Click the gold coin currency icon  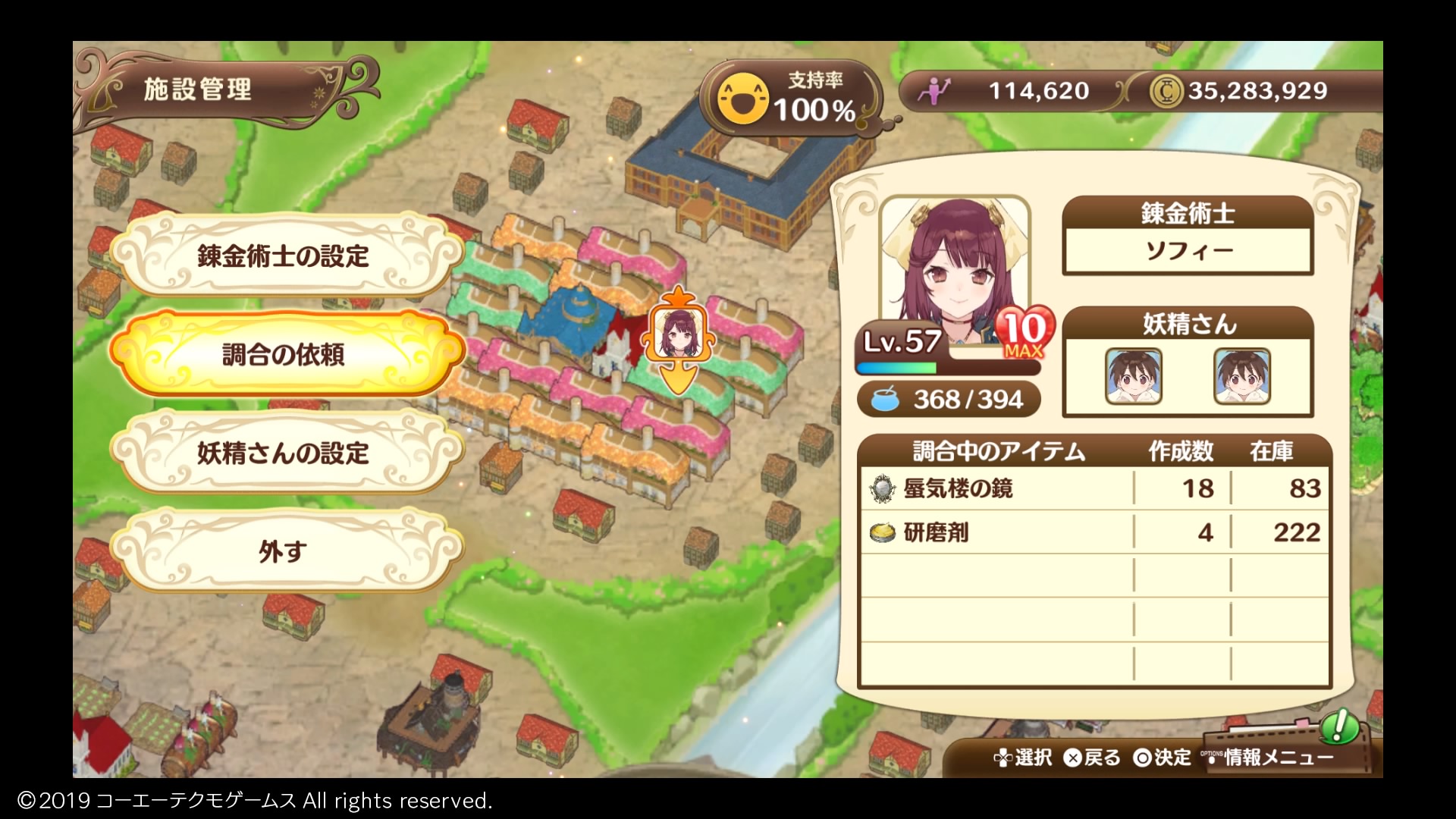(1169, 89)
